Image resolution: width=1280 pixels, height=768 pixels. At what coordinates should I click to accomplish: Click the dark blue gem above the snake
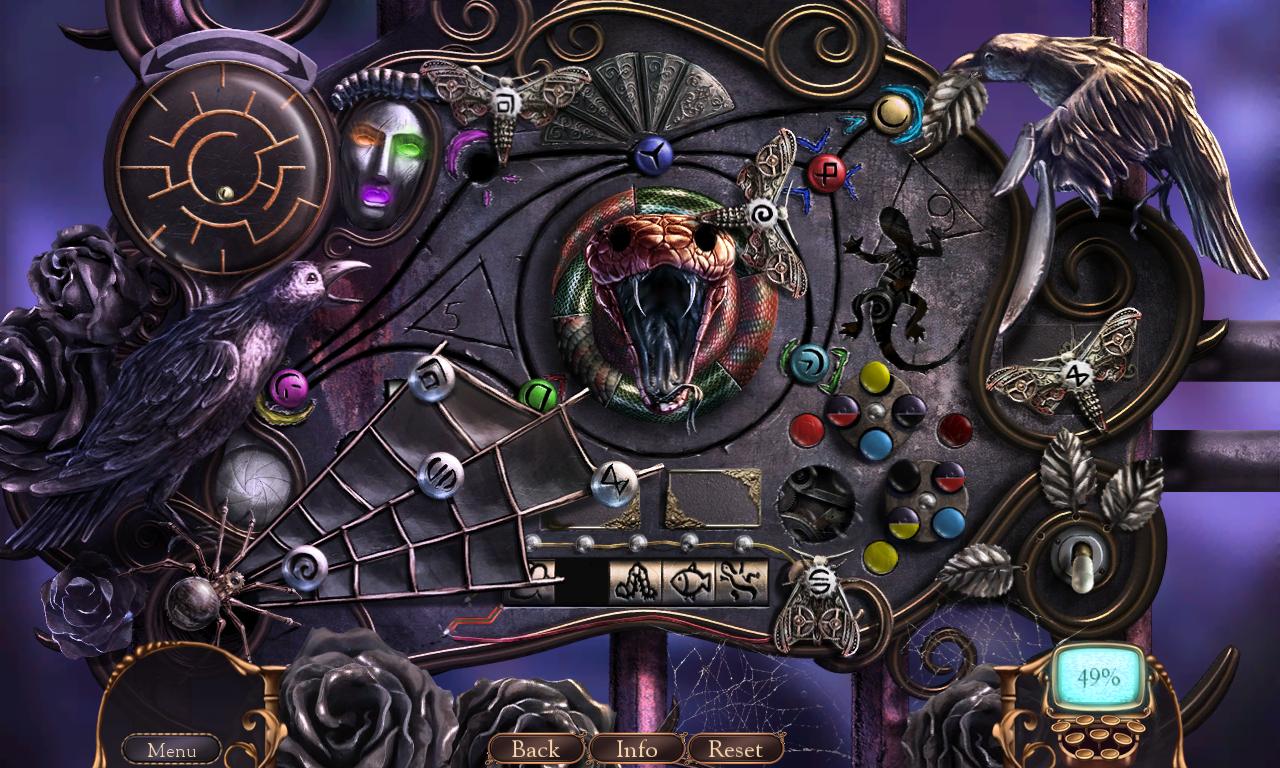(652, 152)
